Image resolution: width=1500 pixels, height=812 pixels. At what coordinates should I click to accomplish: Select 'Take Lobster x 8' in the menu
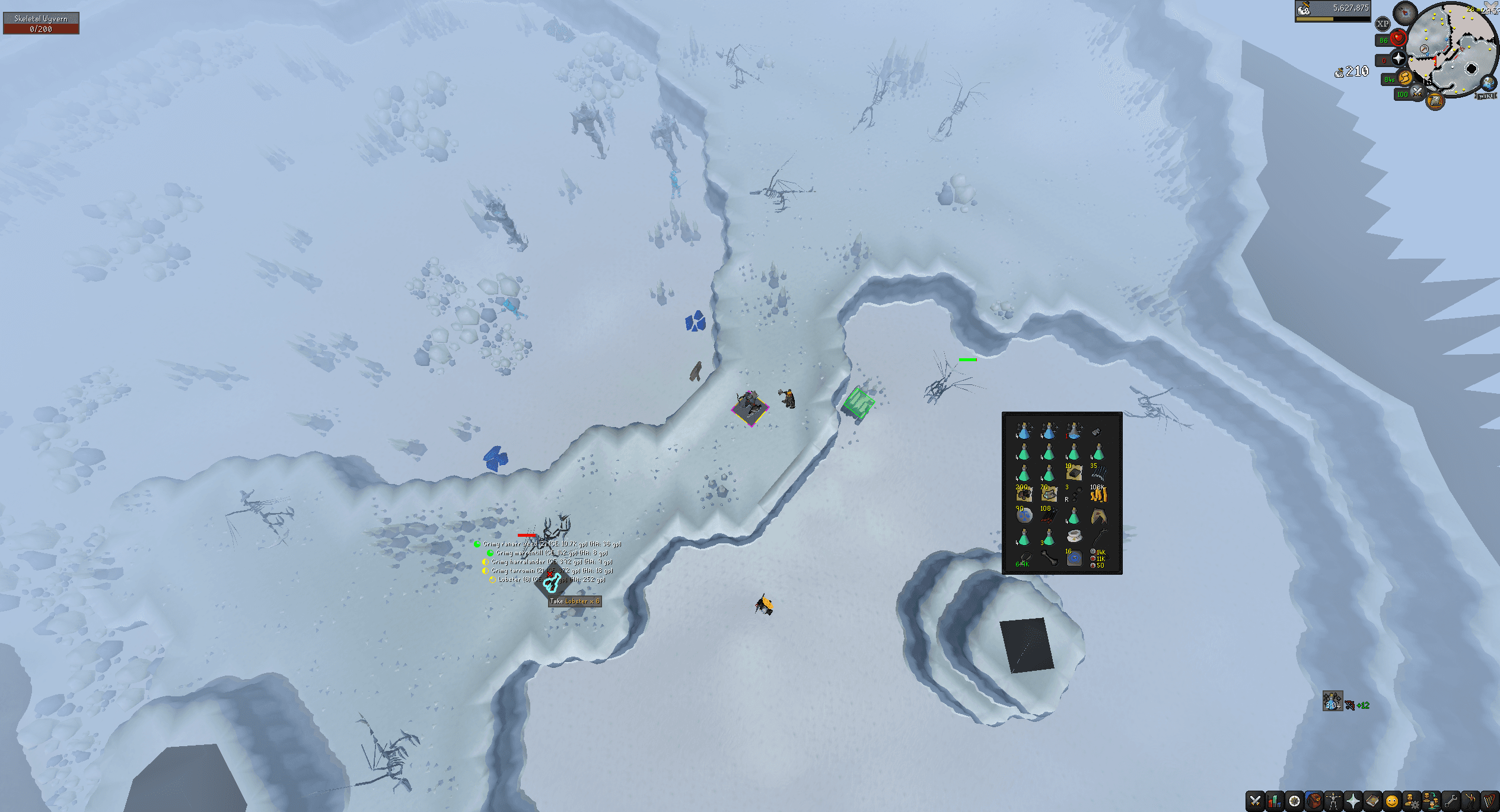[x=574, y=600]
